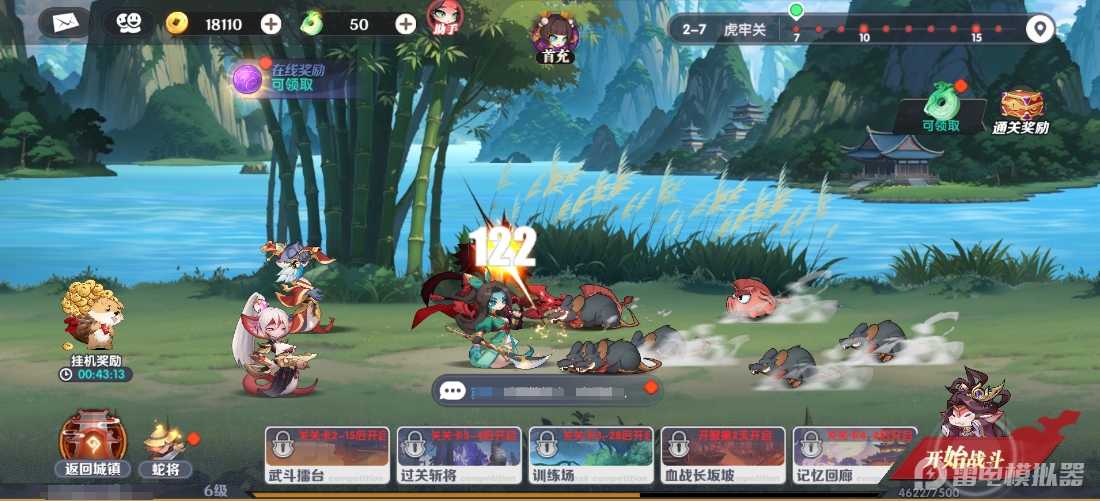Add more gold coins with plus button
This screenshot has height=501, width=1100.
click(270, 24)
